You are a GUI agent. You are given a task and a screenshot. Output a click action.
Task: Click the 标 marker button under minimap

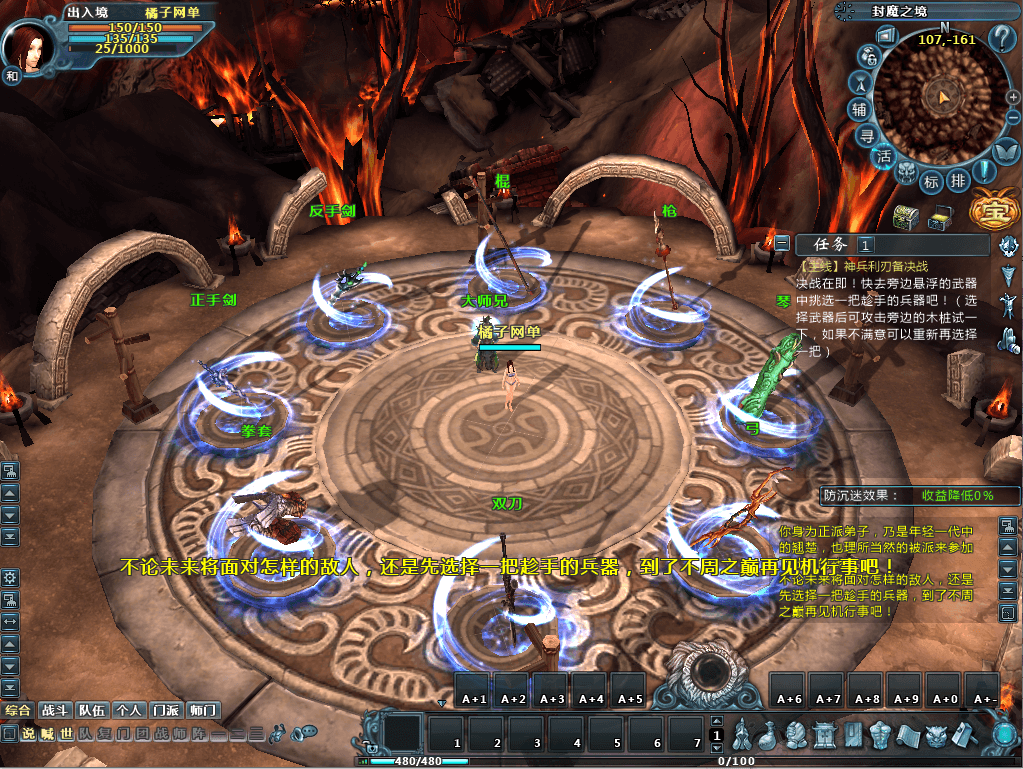tap(931, 181)
